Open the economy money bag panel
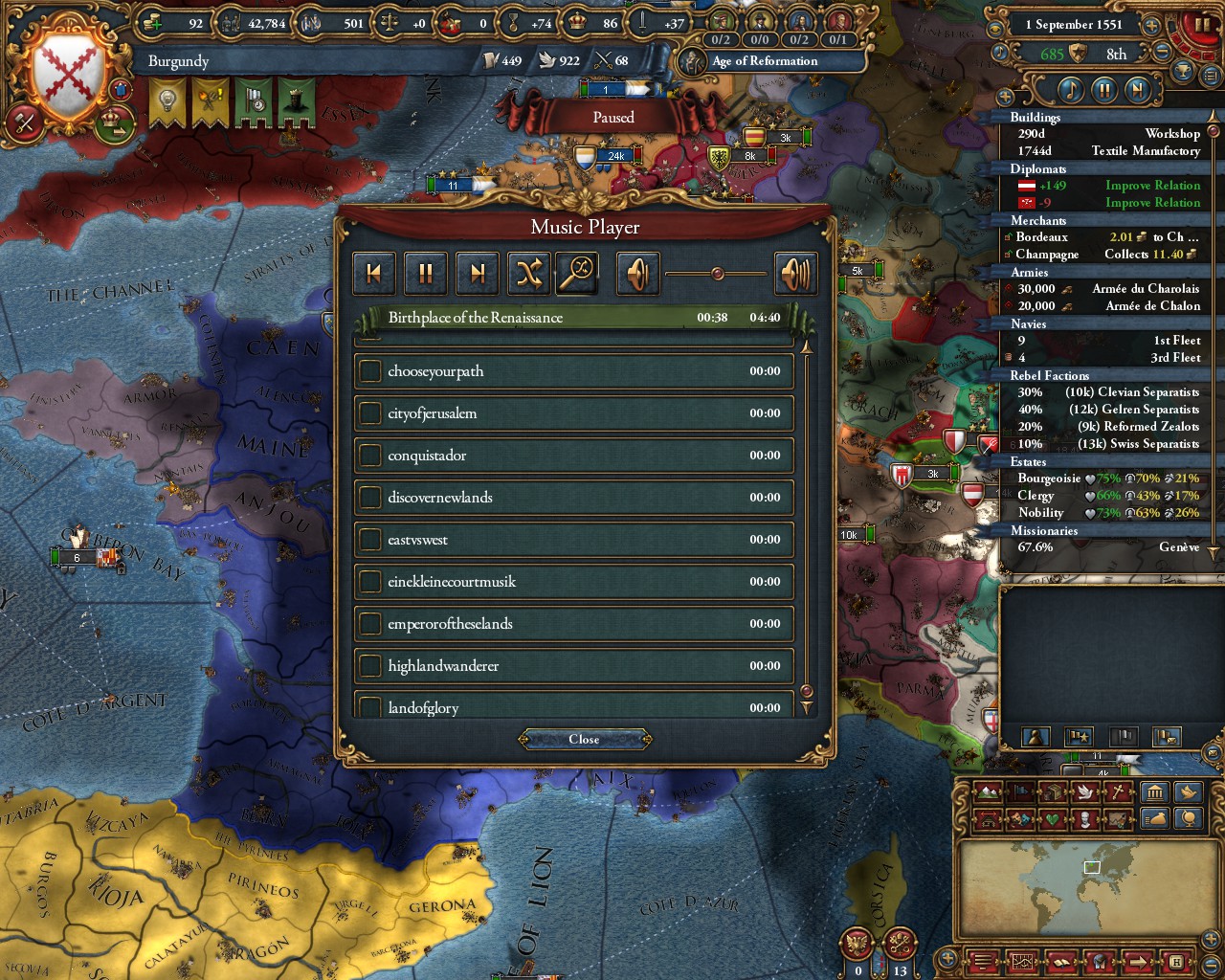 click(x=1154, y=820)
